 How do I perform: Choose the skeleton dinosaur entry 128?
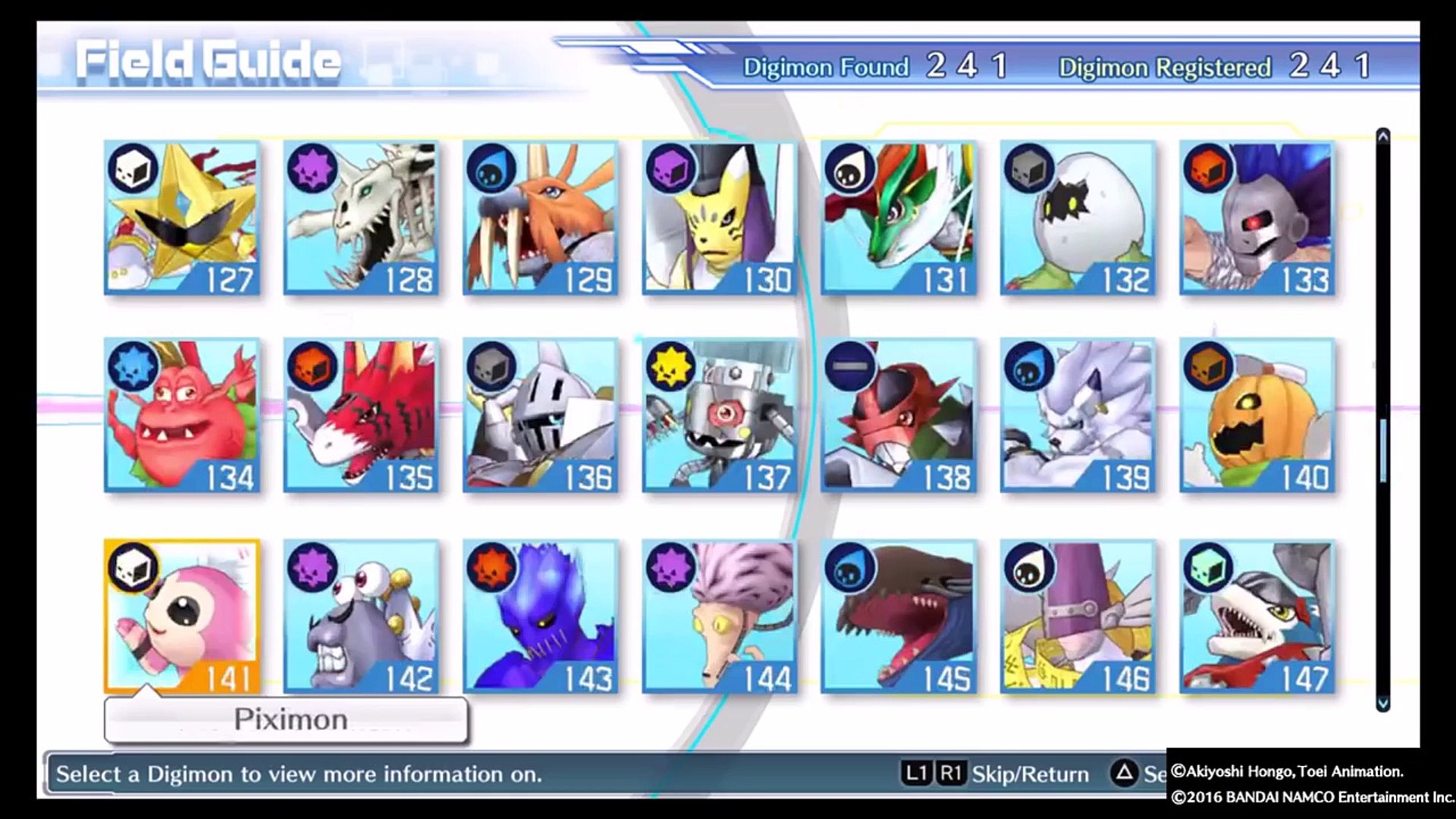(361, 218)
